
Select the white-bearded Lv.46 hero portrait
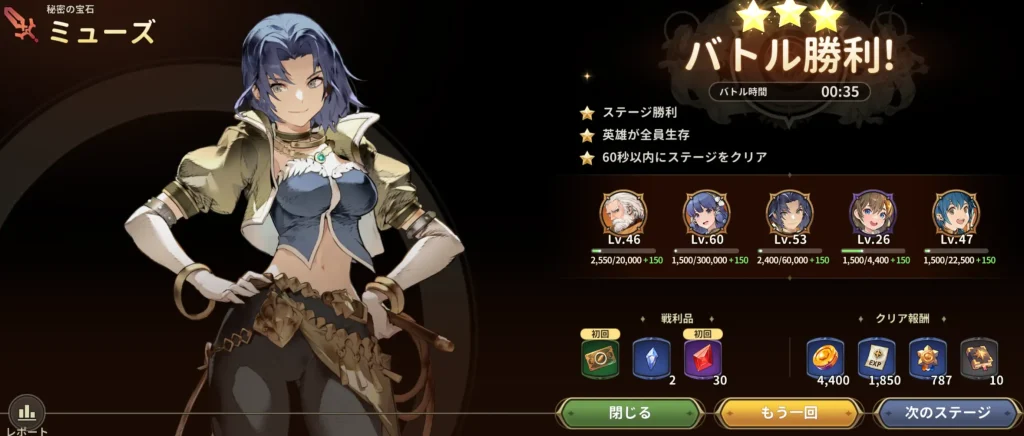(623, 214)
